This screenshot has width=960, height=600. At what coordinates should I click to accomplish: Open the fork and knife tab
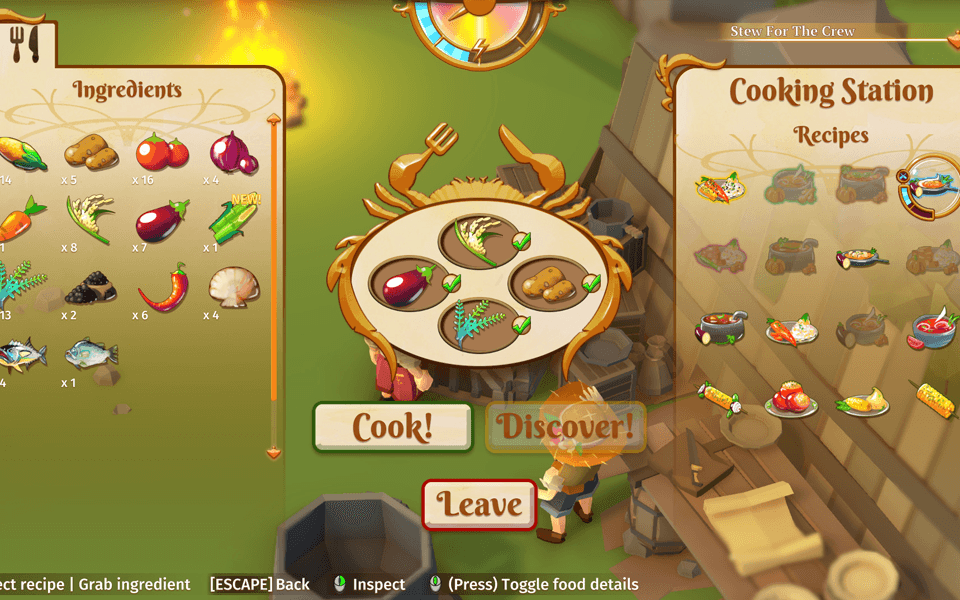(22, 44)
